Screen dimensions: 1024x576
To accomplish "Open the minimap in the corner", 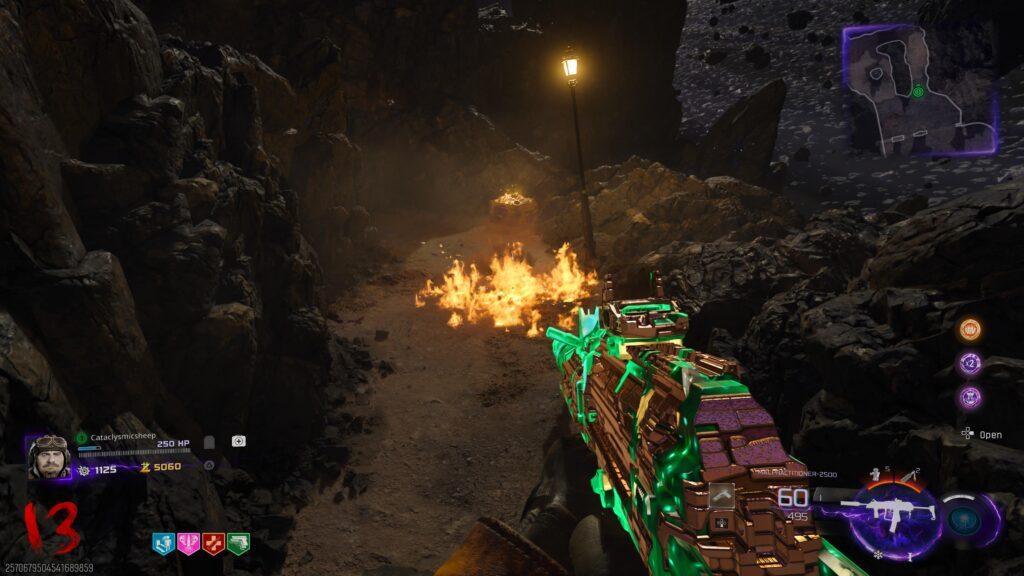I will 920,89.
